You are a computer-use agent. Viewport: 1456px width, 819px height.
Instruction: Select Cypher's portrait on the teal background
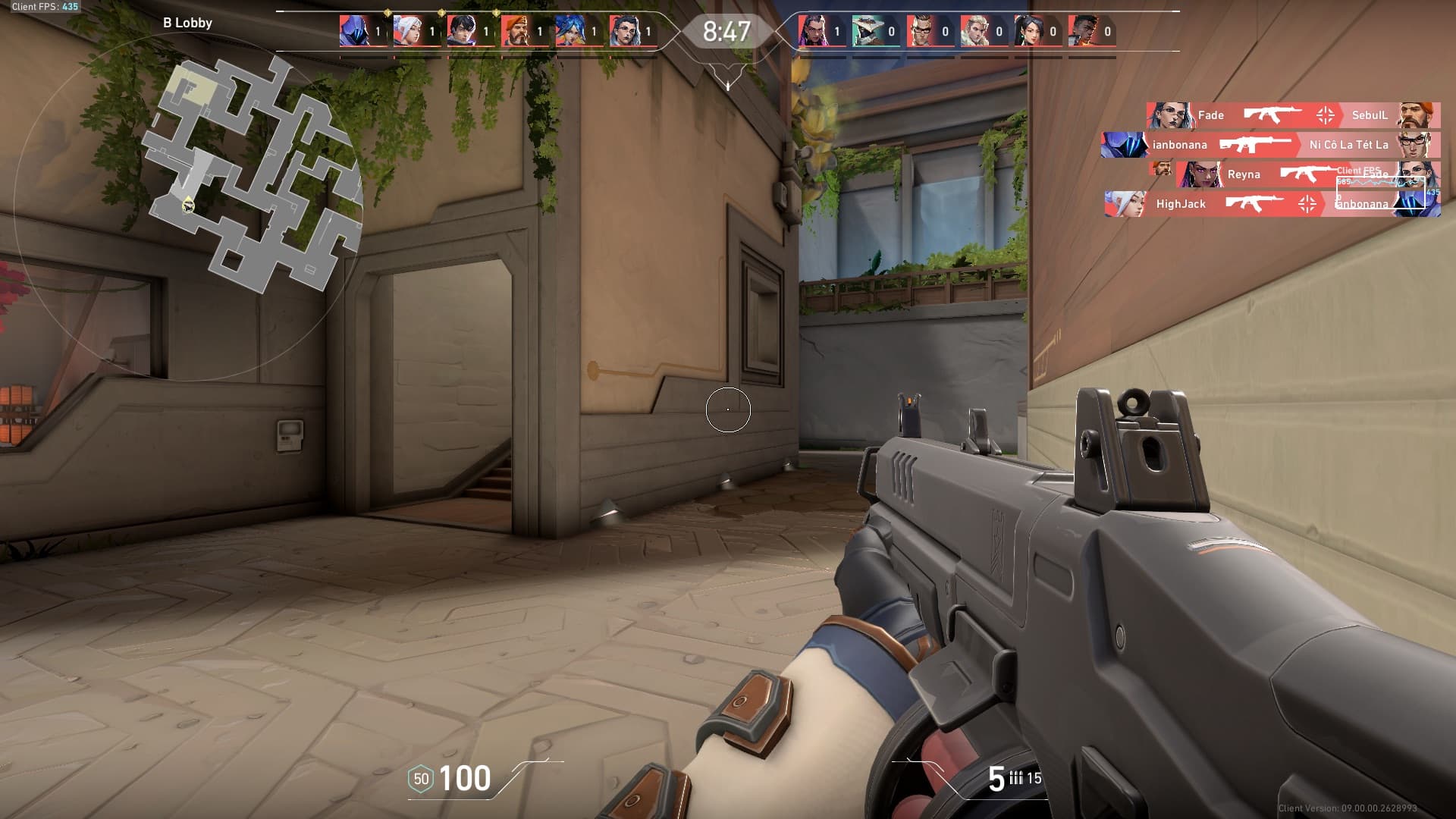[866, 32]
